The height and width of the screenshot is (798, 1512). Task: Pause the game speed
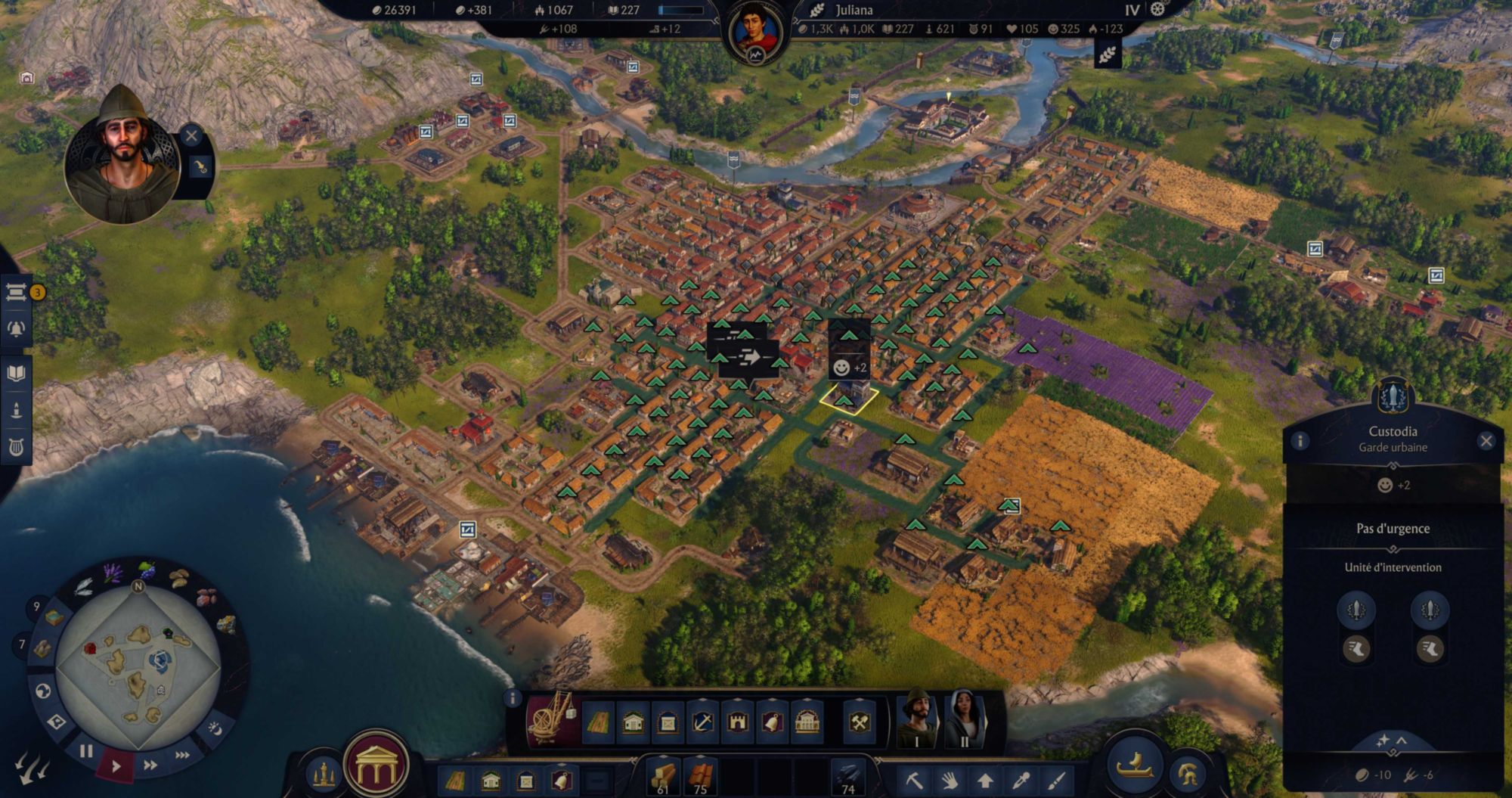point(86,751)
